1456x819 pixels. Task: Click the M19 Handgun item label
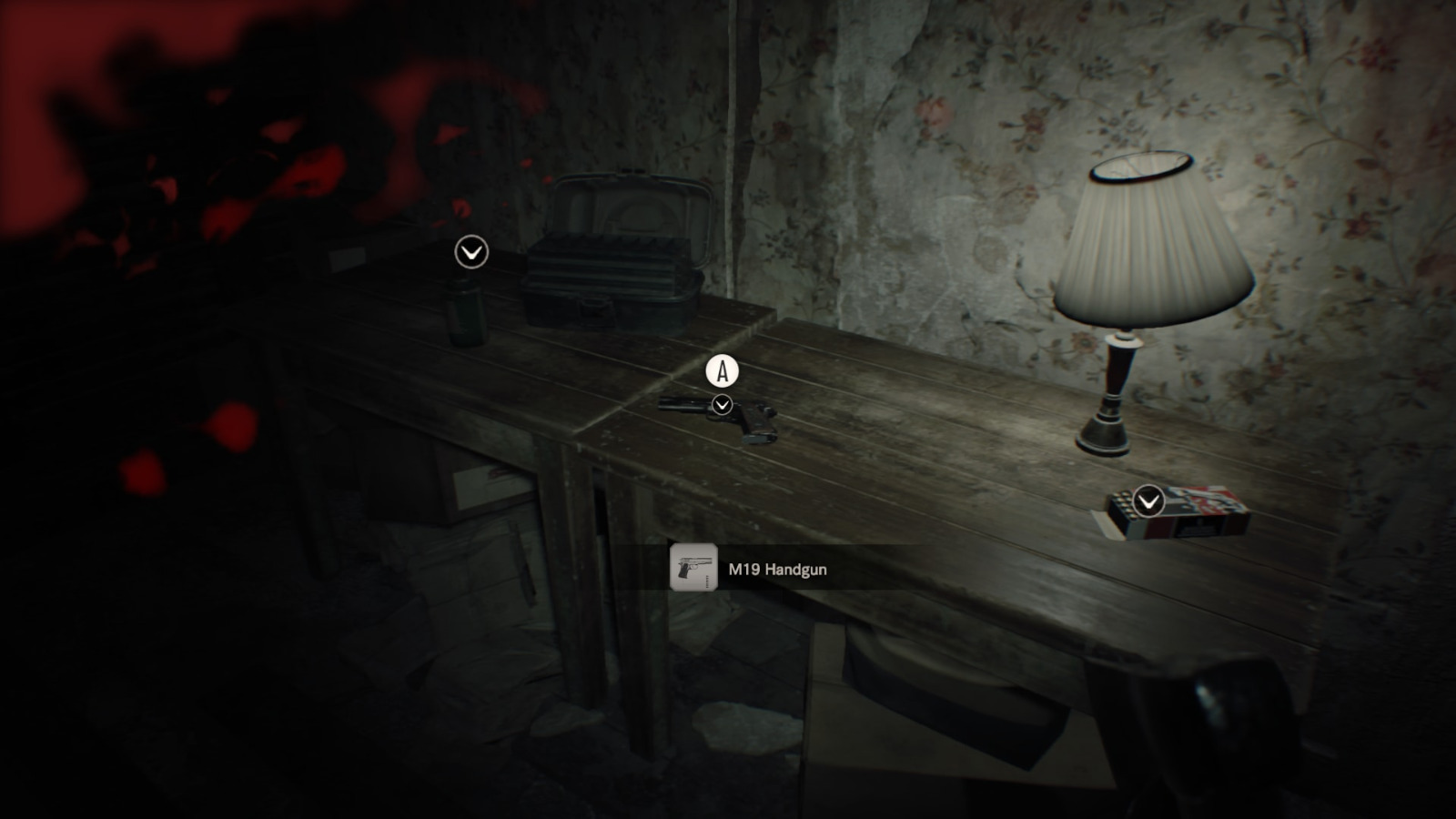(x=777, y=570)
